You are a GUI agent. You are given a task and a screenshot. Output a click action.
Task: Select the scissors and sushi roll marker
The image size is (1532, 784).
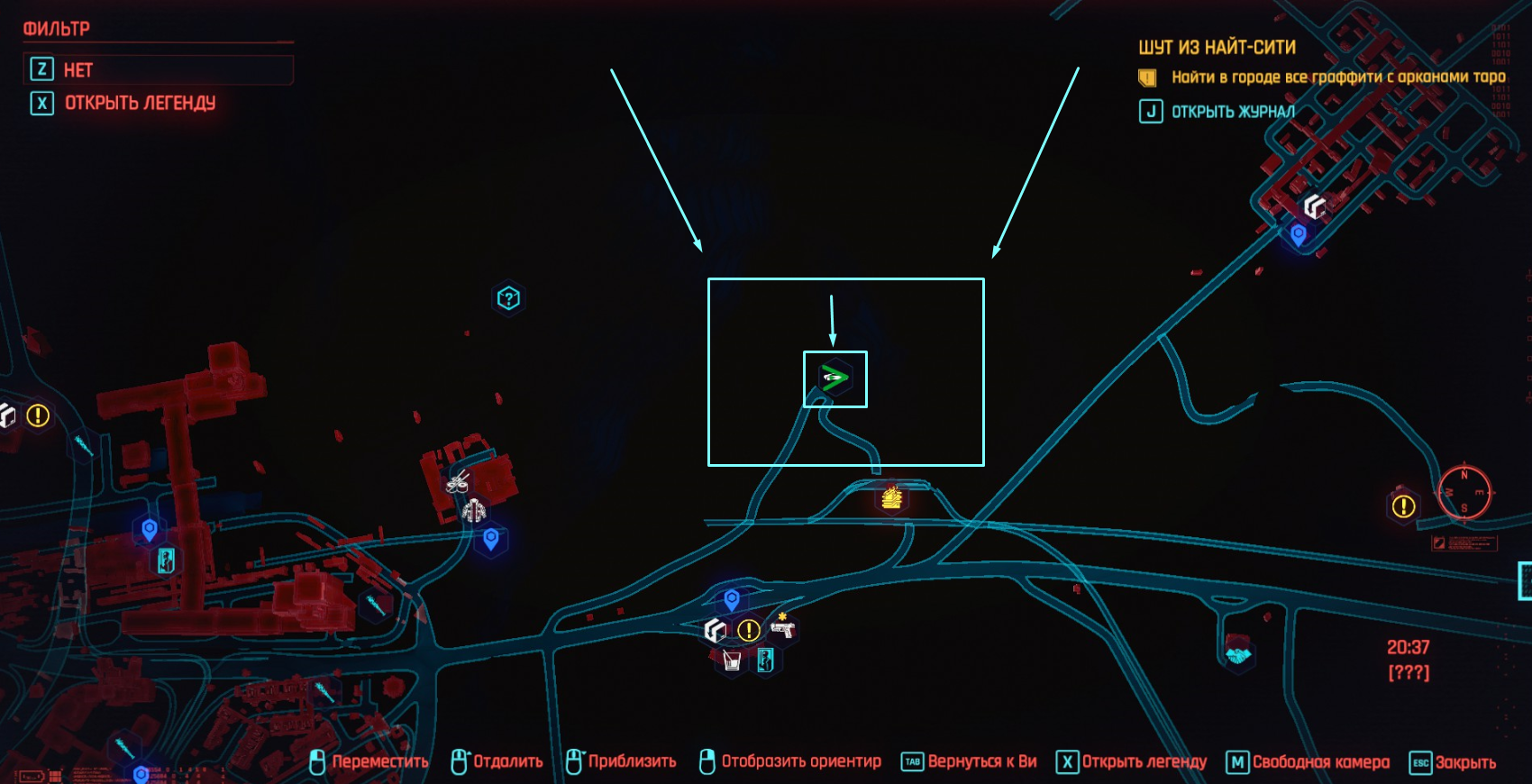click(458, 482)
